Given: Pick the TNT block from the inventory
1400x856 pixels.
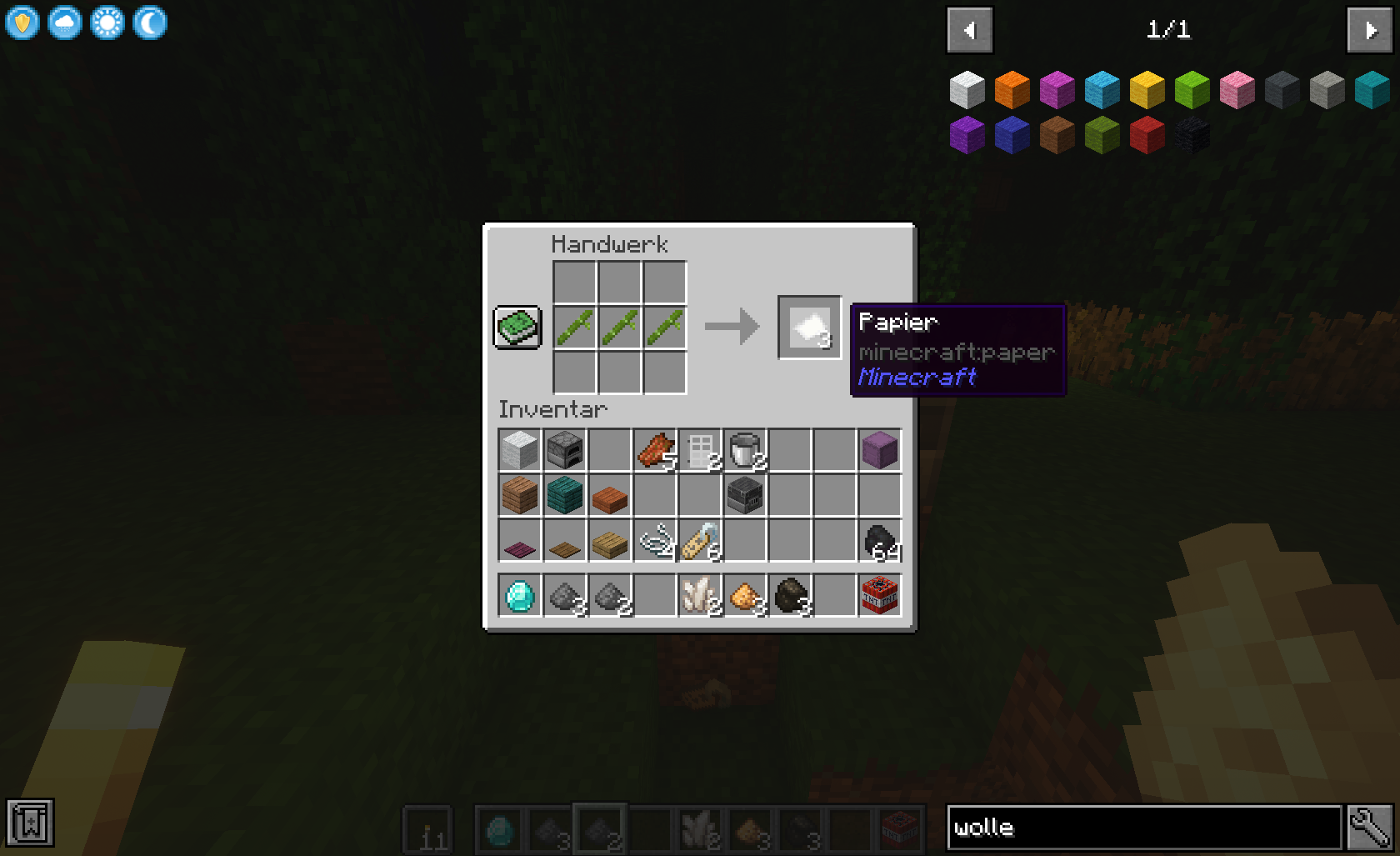Looking at the screenshot, I should pos(879,594).
